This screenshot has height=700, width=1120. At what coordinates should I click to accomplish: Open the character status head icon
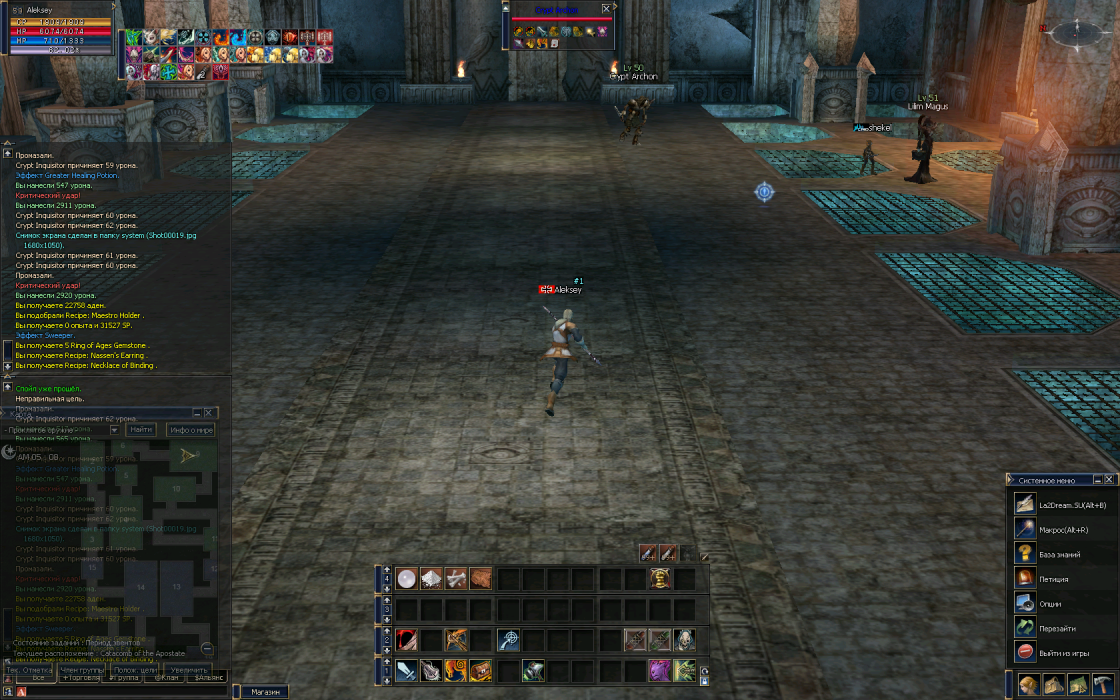click(1029, 685)
